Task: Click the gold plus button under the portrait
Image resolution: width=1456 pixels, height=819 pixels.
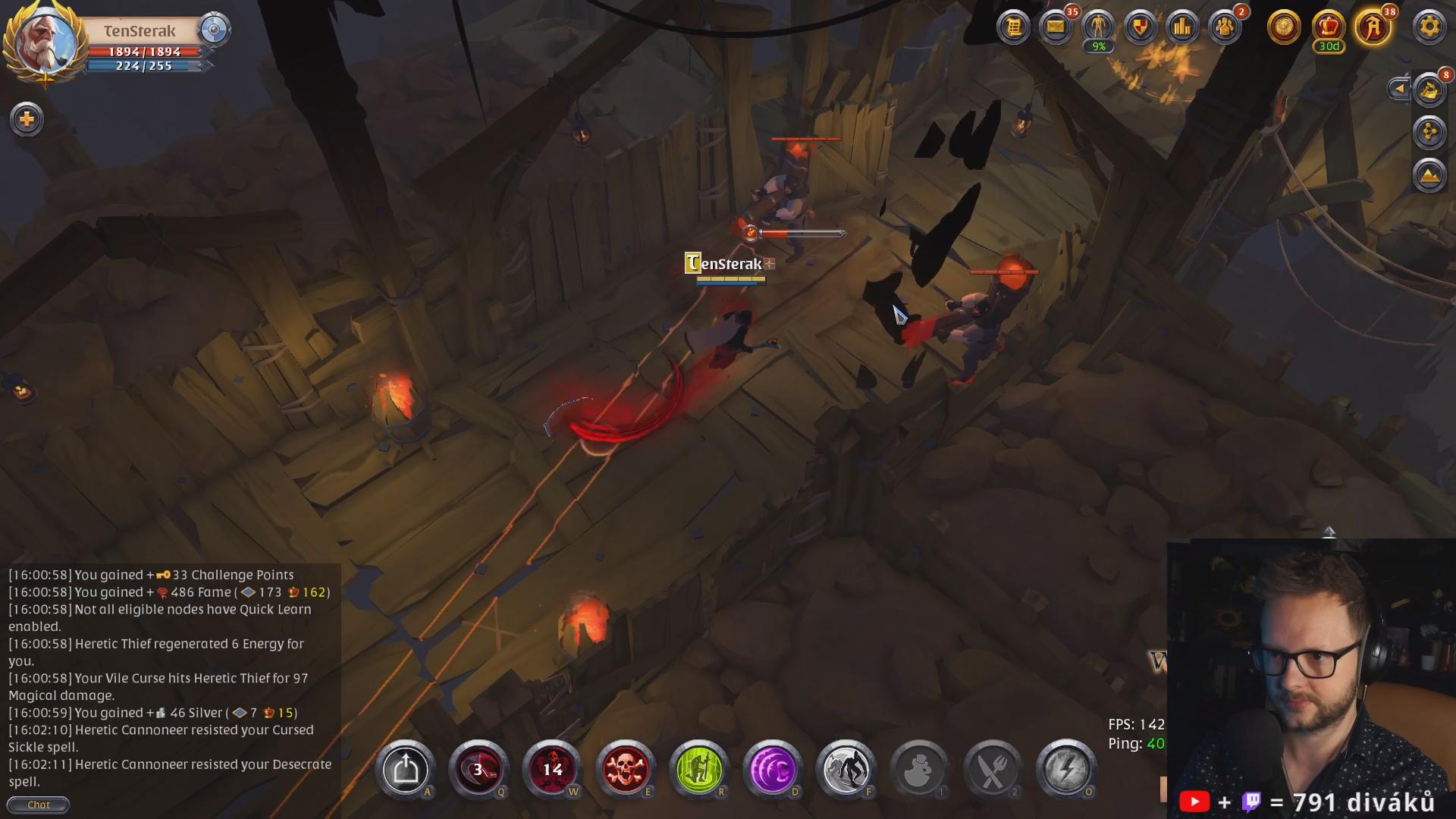Action: click(27, 119)
